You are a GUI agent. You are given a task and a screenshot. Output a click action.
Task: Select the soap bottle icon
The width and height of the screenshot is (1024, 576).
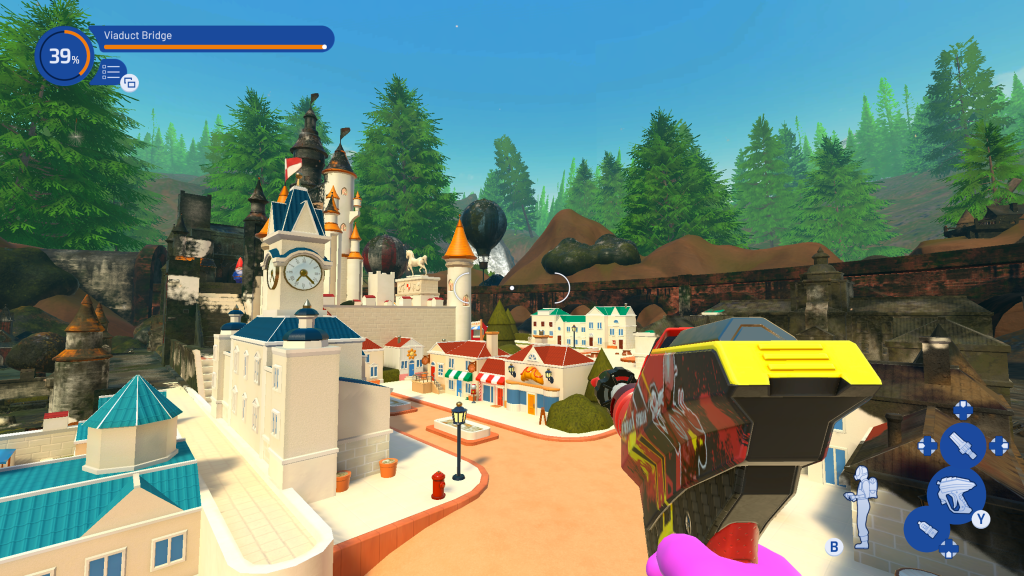pos(926,527)
